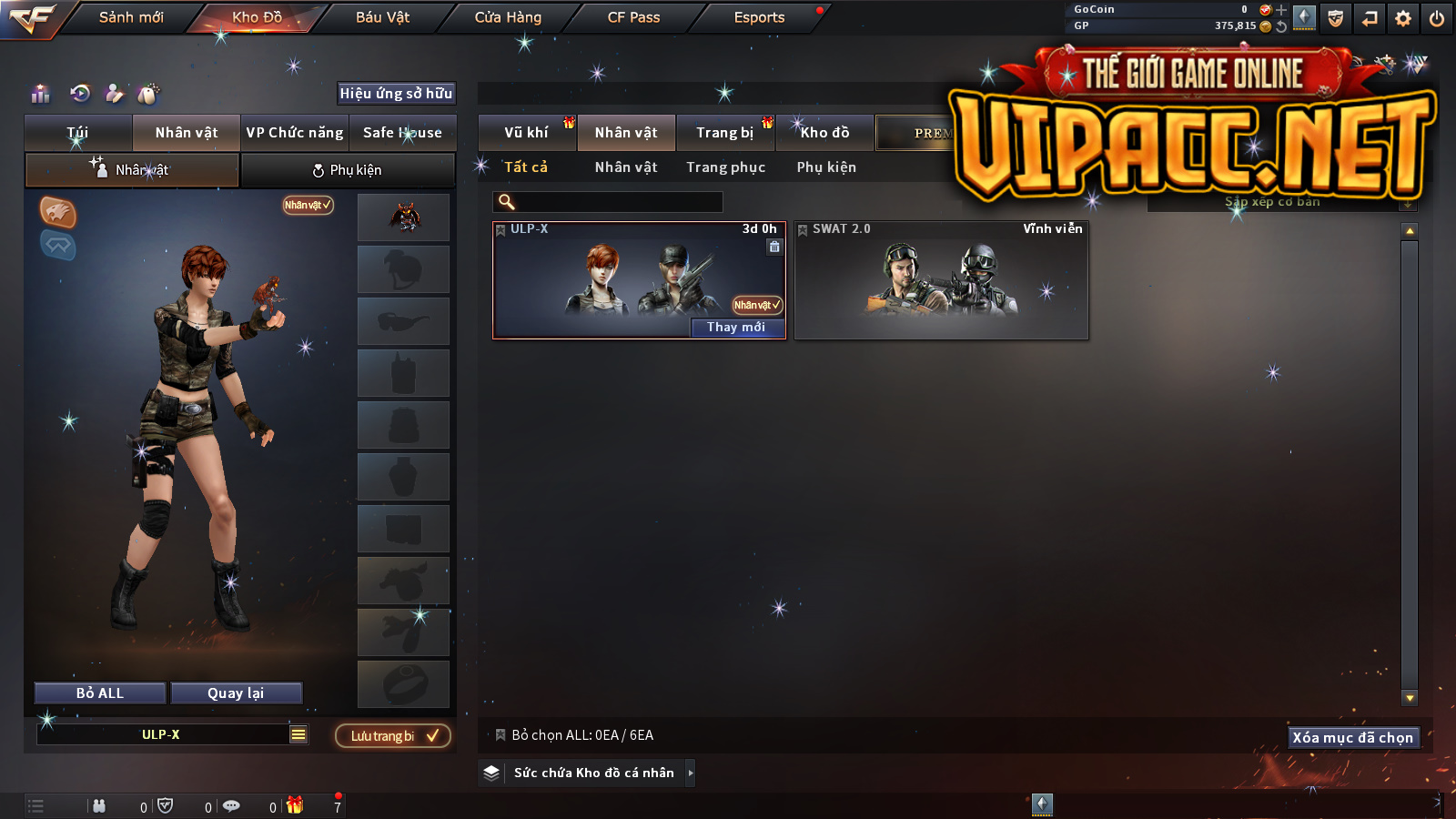The height and width of the screenshot is (819, 1456).
Task: Switch to VP Chức năng tab
Action: 295,133
